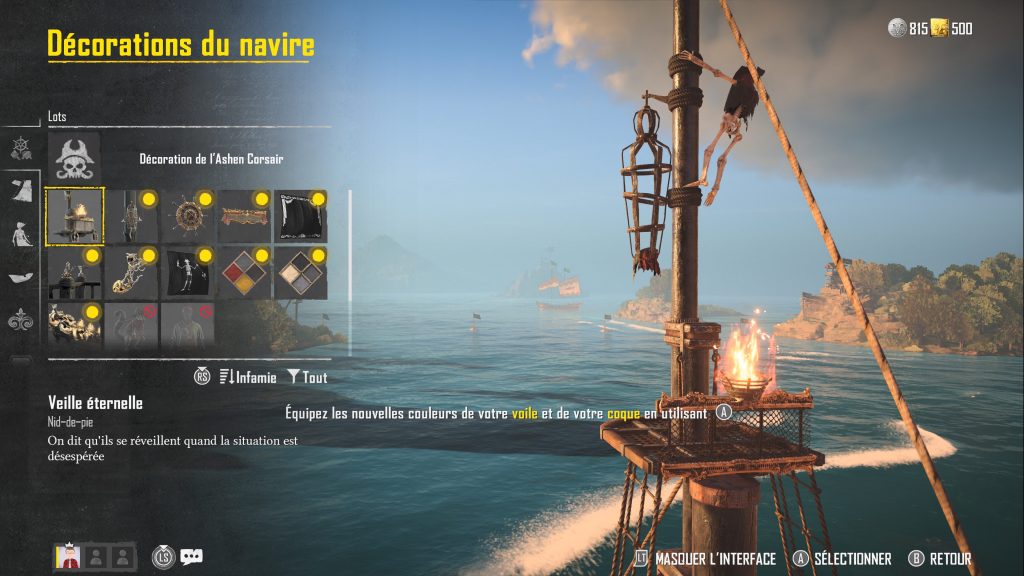This screenshot has width=1024, height=576.
Task: Select the locked monkey pet tile
Action: (x=131, y=326)
